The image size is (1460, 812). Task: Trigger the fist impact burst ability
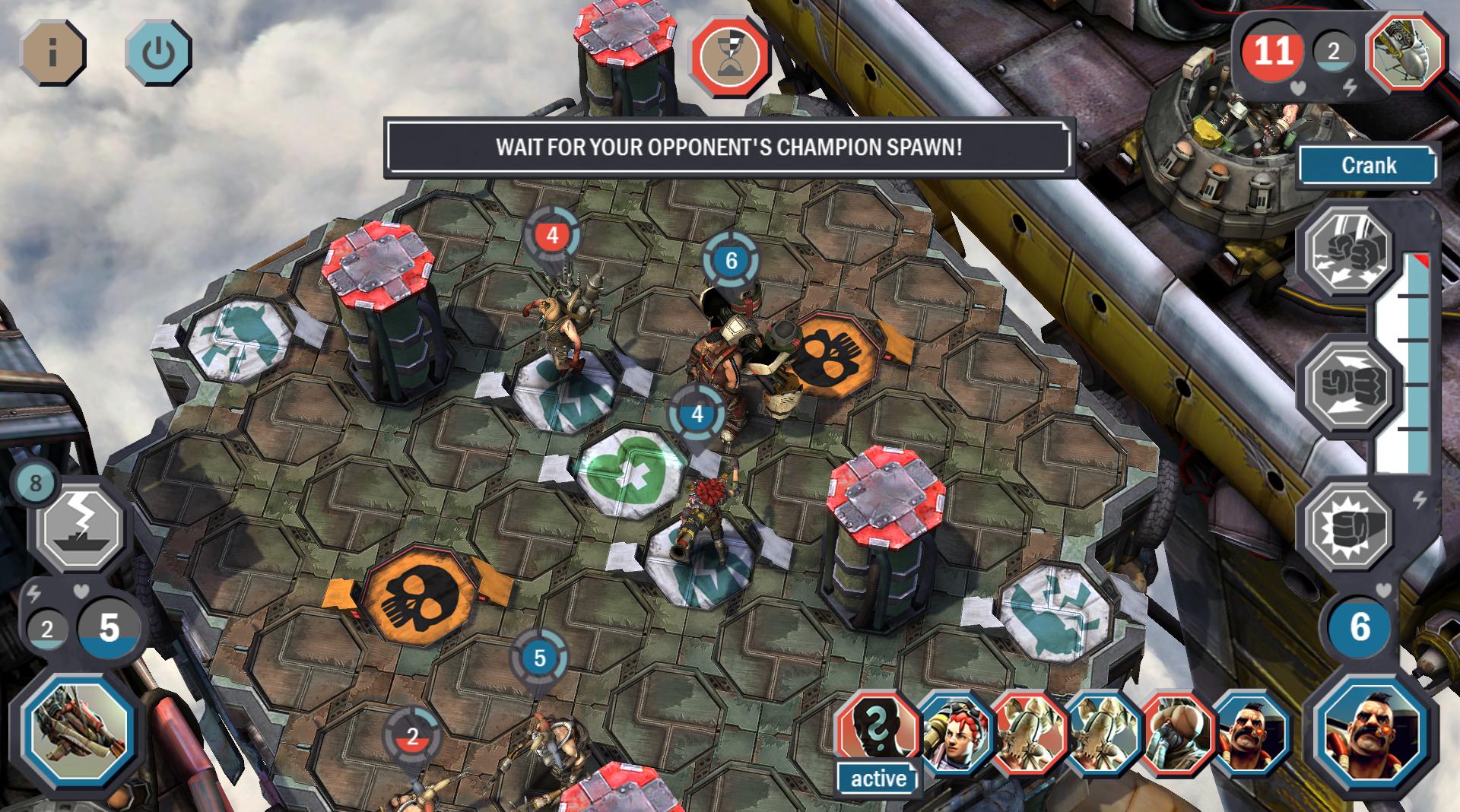pos(1348,526)
